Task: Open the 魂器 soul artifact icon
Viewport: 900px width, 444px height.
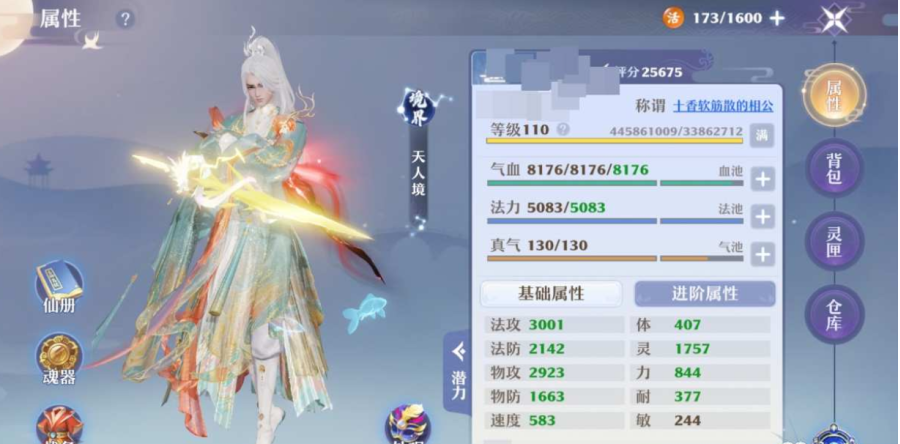Action: tap(59, 361)
